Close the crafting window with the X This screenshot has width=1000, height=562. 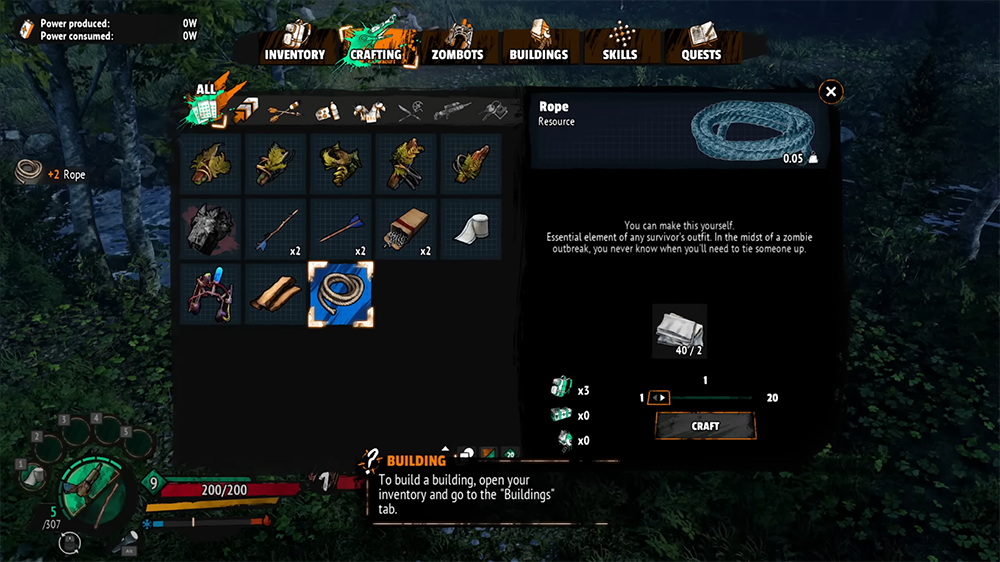tap(830, 93)
